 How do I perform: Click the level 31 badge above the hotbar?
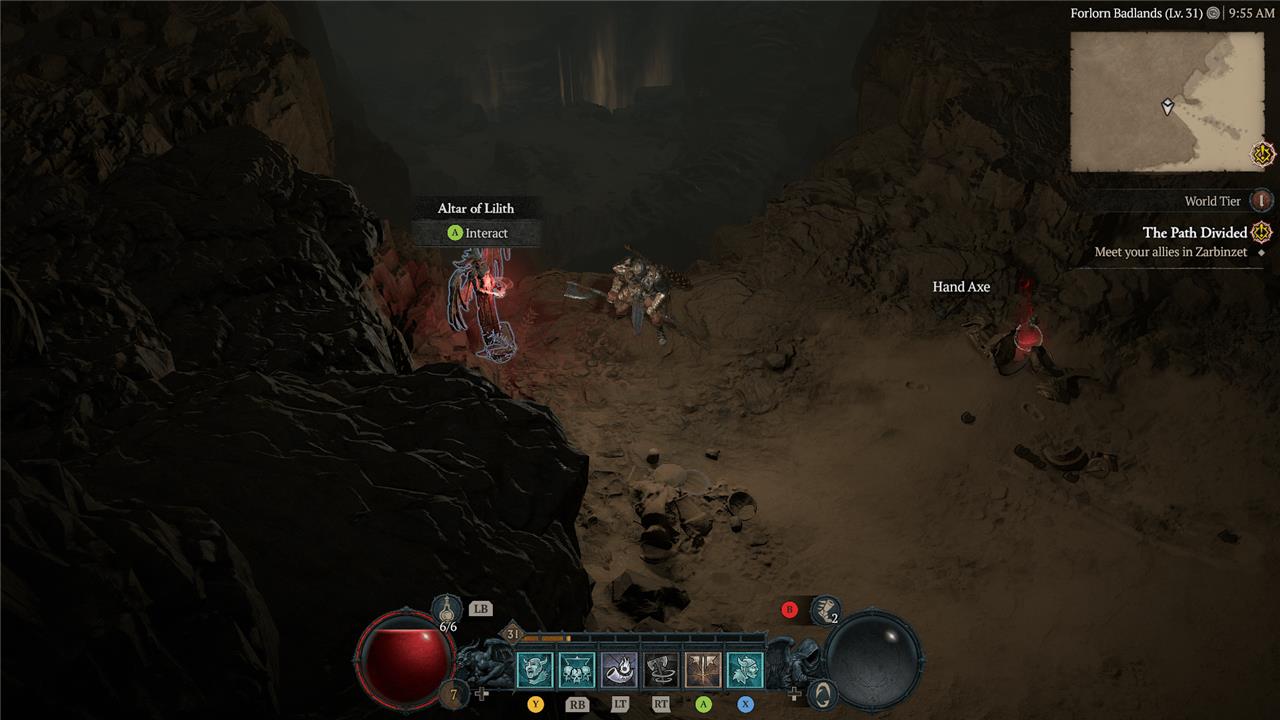(x=513, y=634)
